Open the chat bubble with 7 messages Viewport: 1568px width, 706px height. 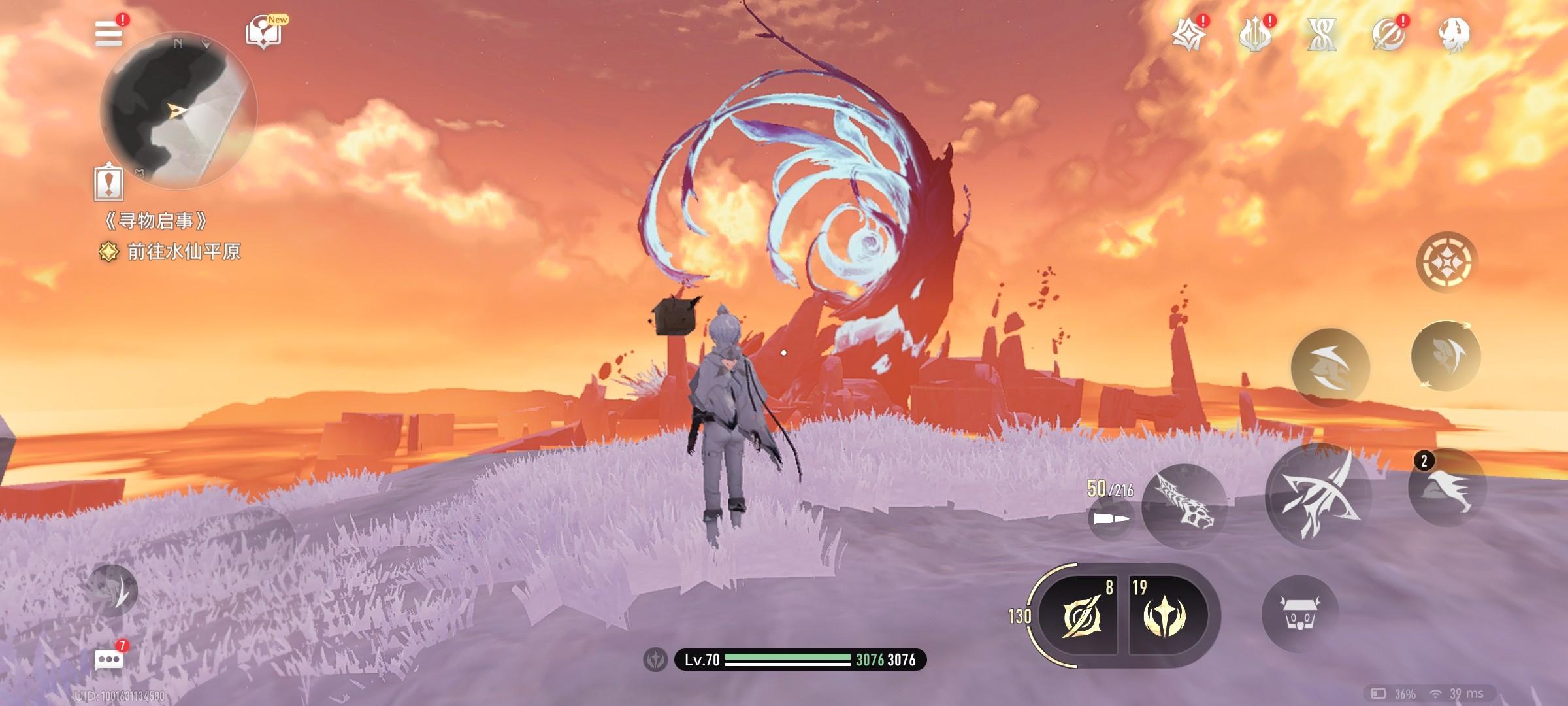tap(108, 660)
